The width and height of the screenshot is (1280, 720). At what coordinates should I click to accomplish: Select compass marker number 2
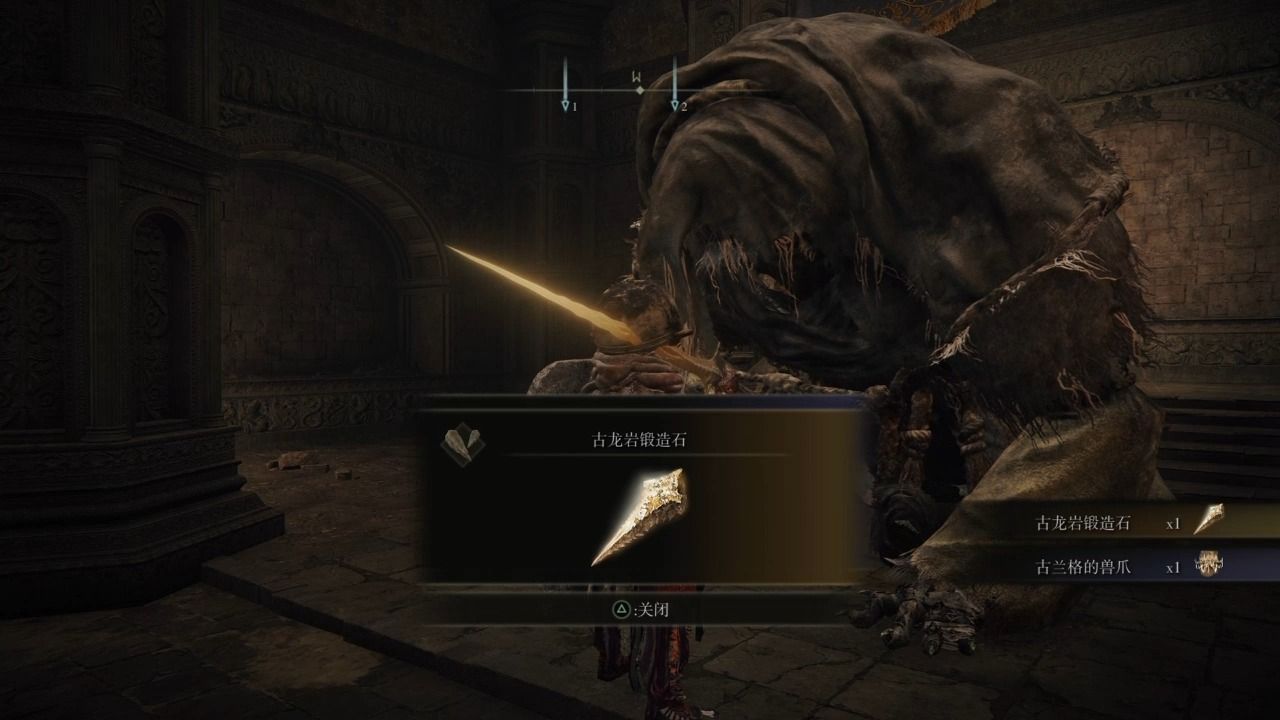click(x=675, y=103)
